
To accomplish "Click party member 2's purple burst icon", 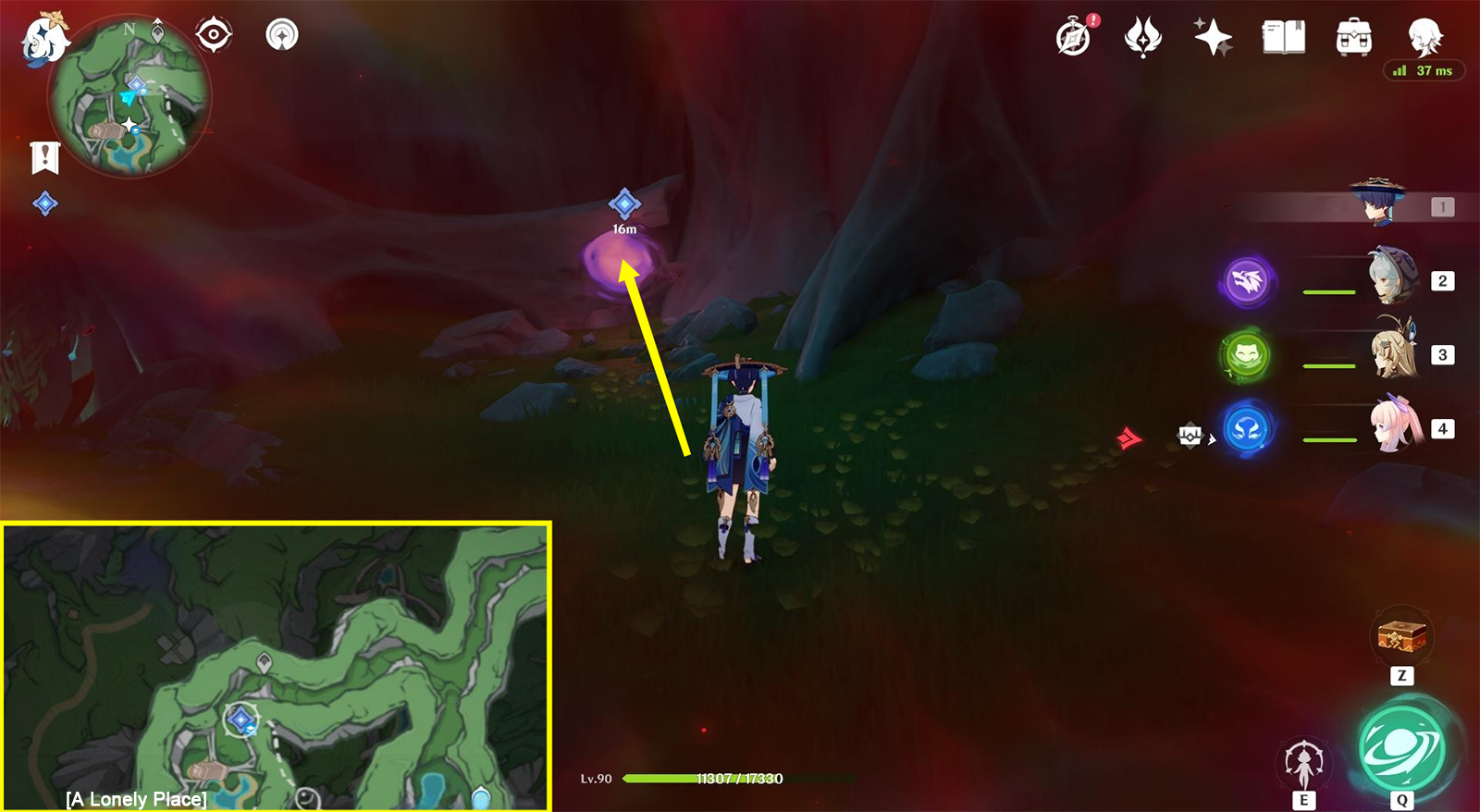I will coord(1248,280).
